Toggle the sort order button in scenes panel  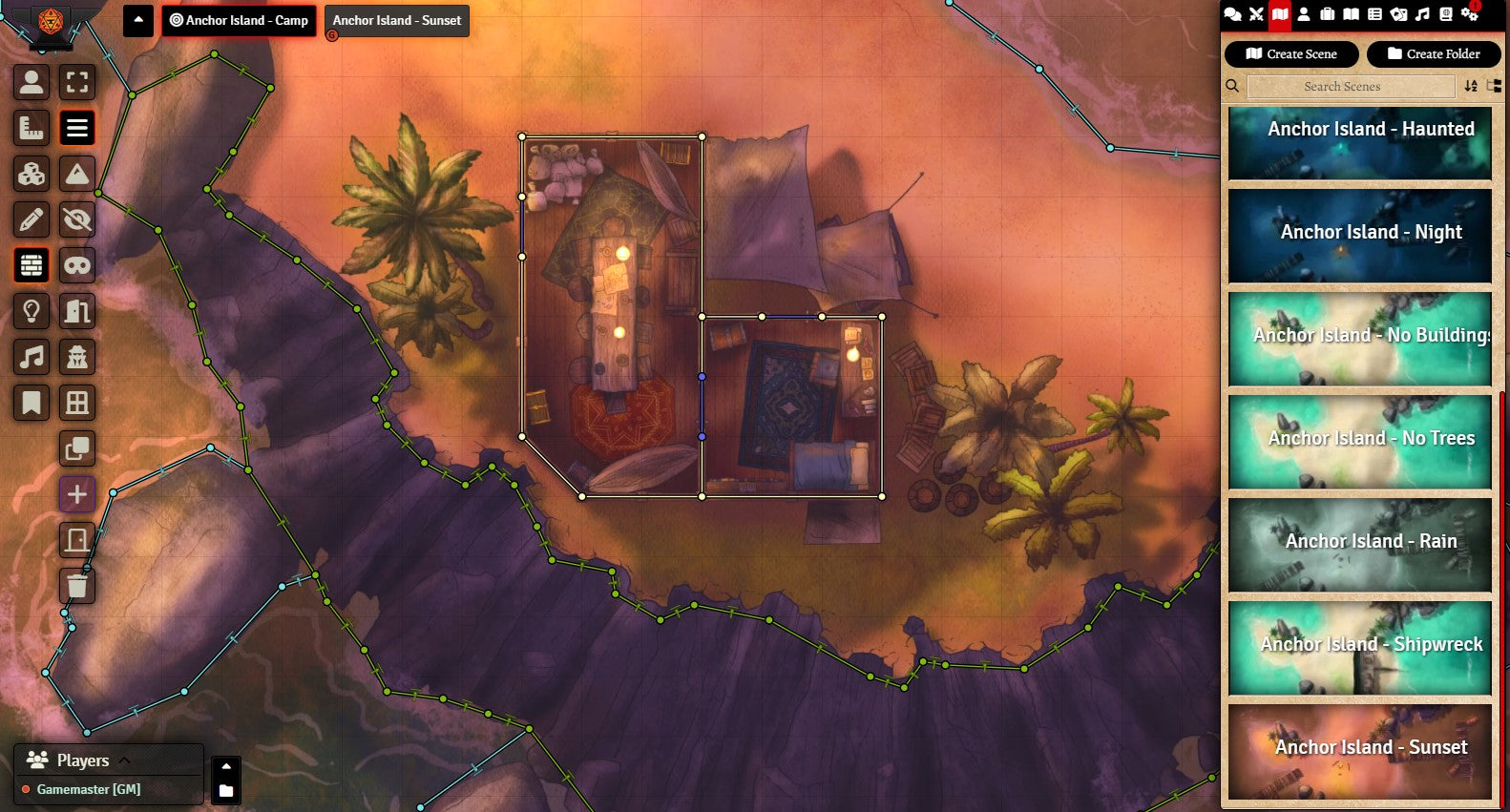click(x=1471, y=87)
